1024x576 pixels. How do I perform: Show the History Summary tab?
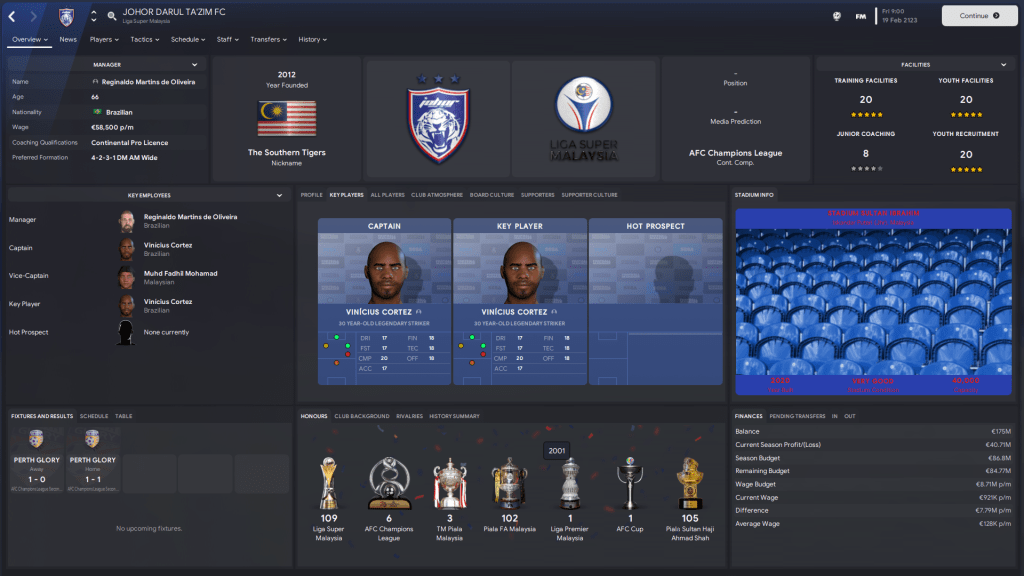click(455, 416)
